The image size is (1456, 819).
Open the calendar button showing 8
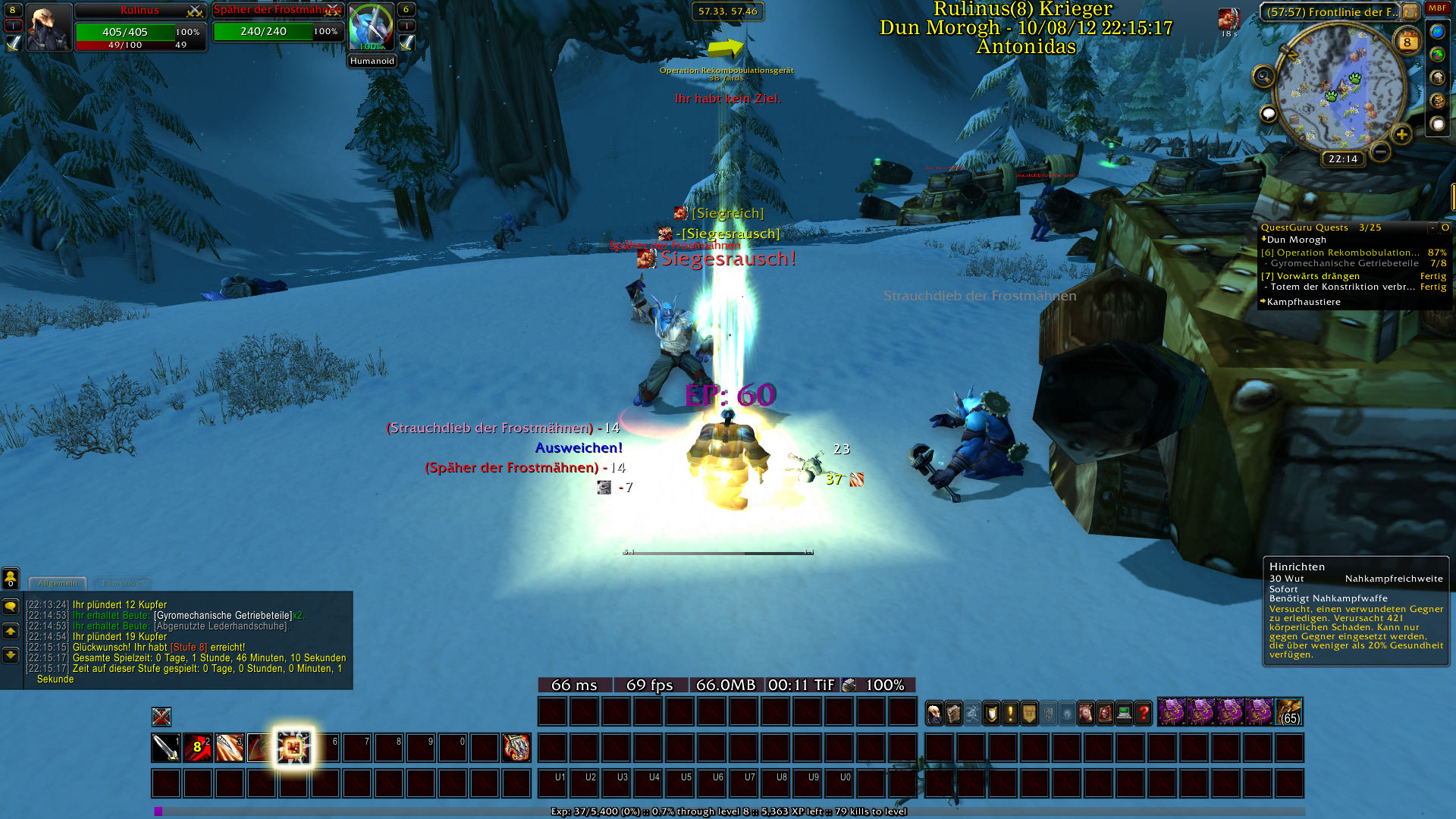(x=1407, y=42)
